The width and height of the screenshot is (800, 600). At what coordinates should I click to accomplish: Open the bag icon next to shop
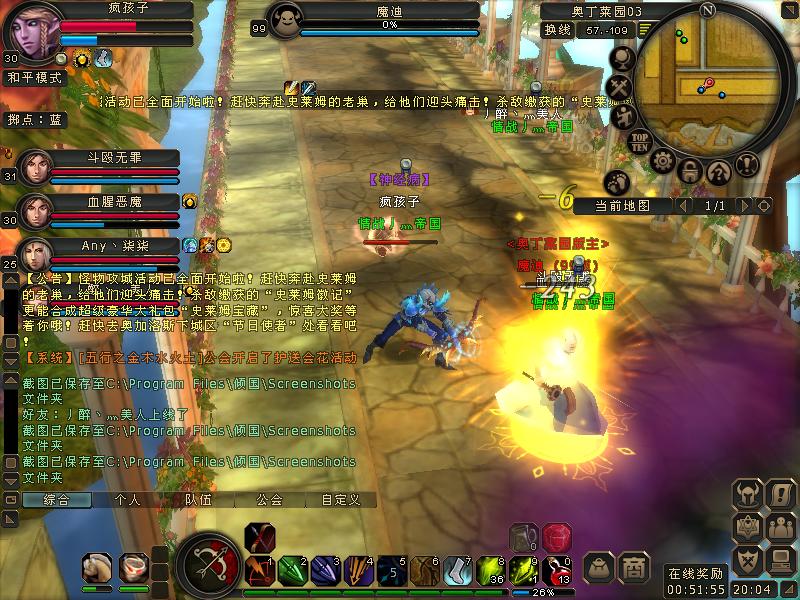coord(599,567)
